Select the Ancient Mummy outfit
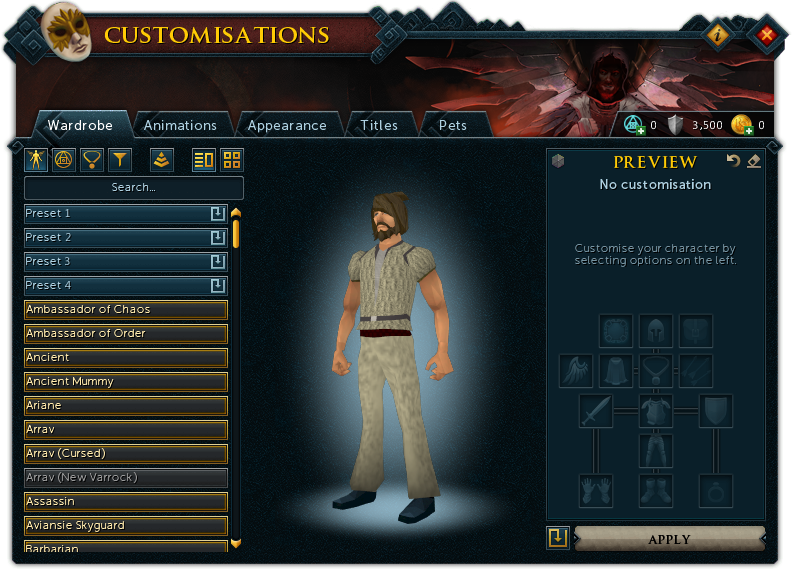Viewport: 792px width, 569px height. (x=126, y=381)
